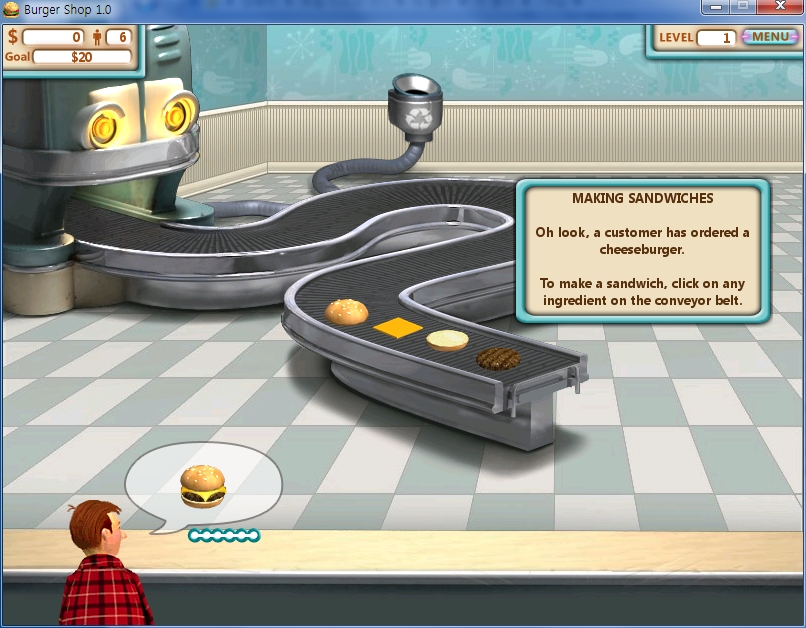Pick the top bun on the conveyor
The image size is (806, 628).
347,312
